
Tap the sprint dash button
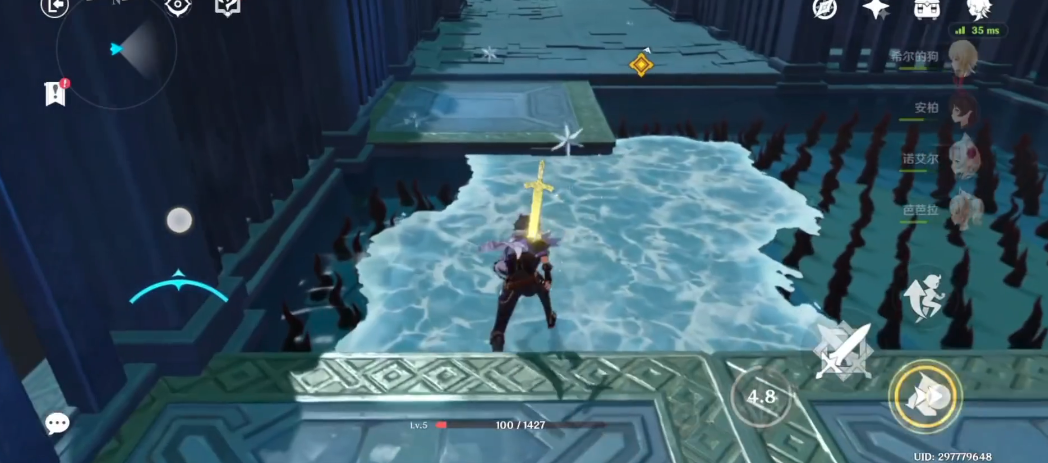925,396
